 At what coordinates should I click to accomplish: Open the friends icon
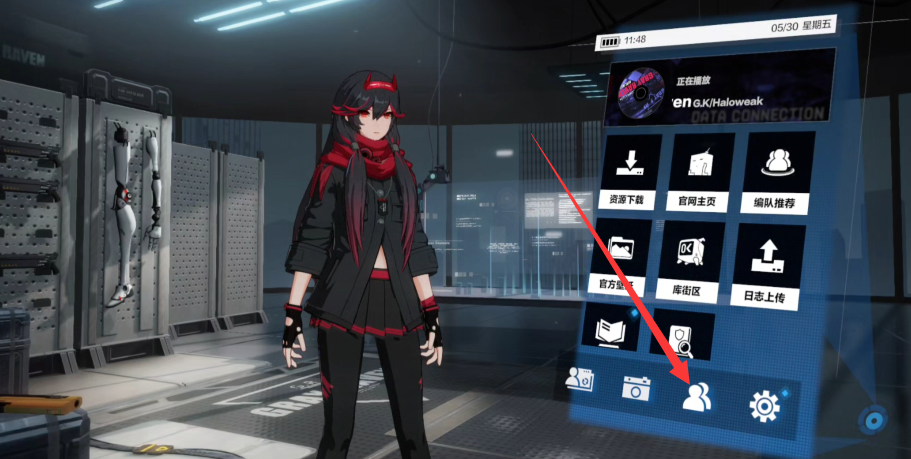[696, 397]
